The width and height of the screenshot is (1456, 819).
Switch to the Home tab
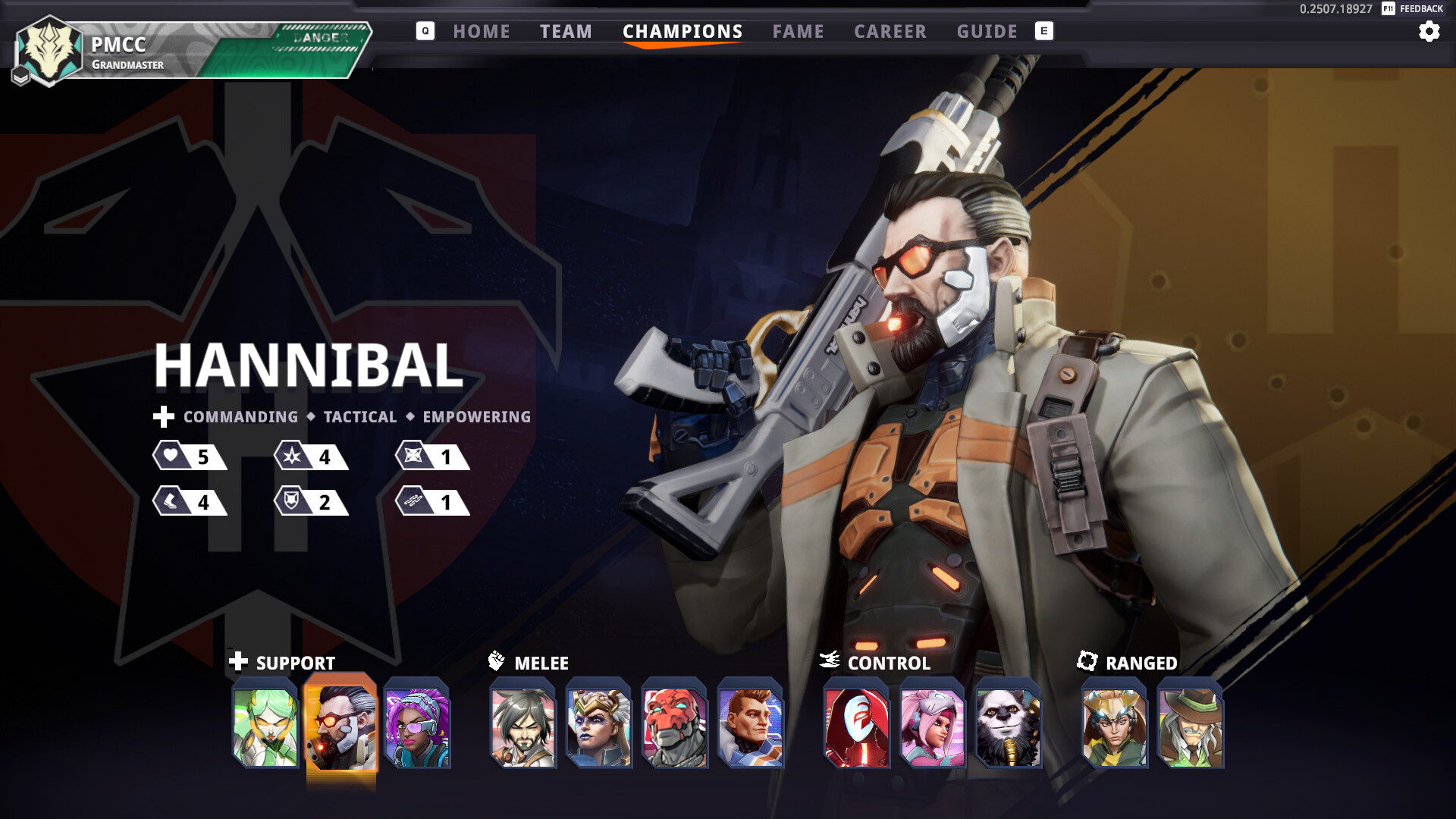[482, 32]
